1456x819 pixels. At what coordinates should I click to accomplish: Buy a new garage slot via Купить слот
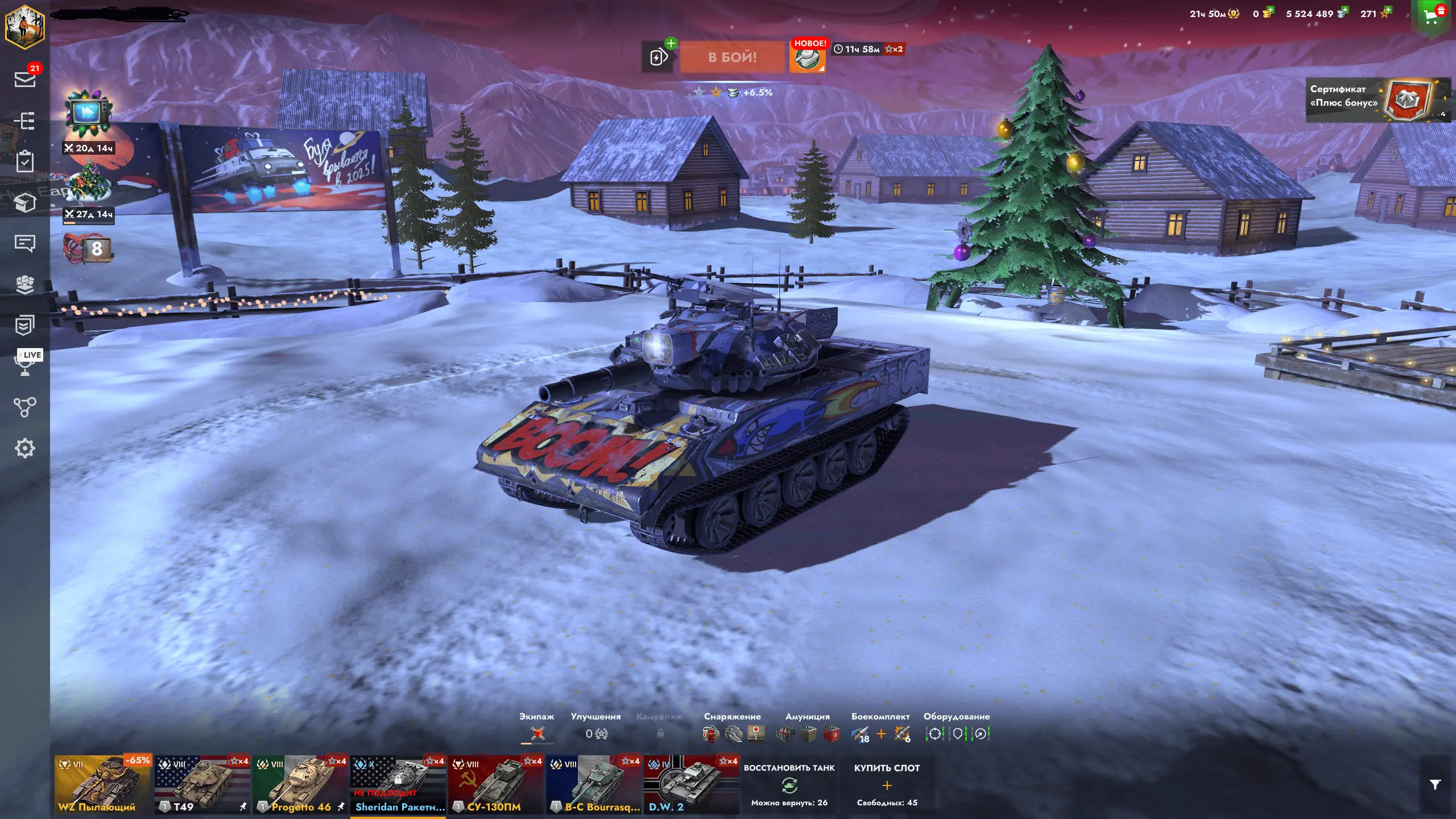(x=887, y=785)
